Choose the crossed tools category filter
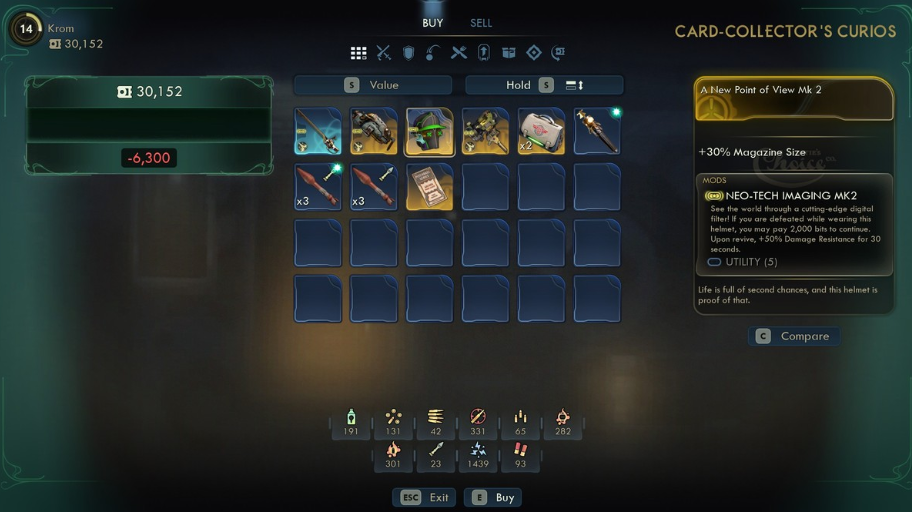The height and width of the screenshot is (512, 912). [459, 53]
